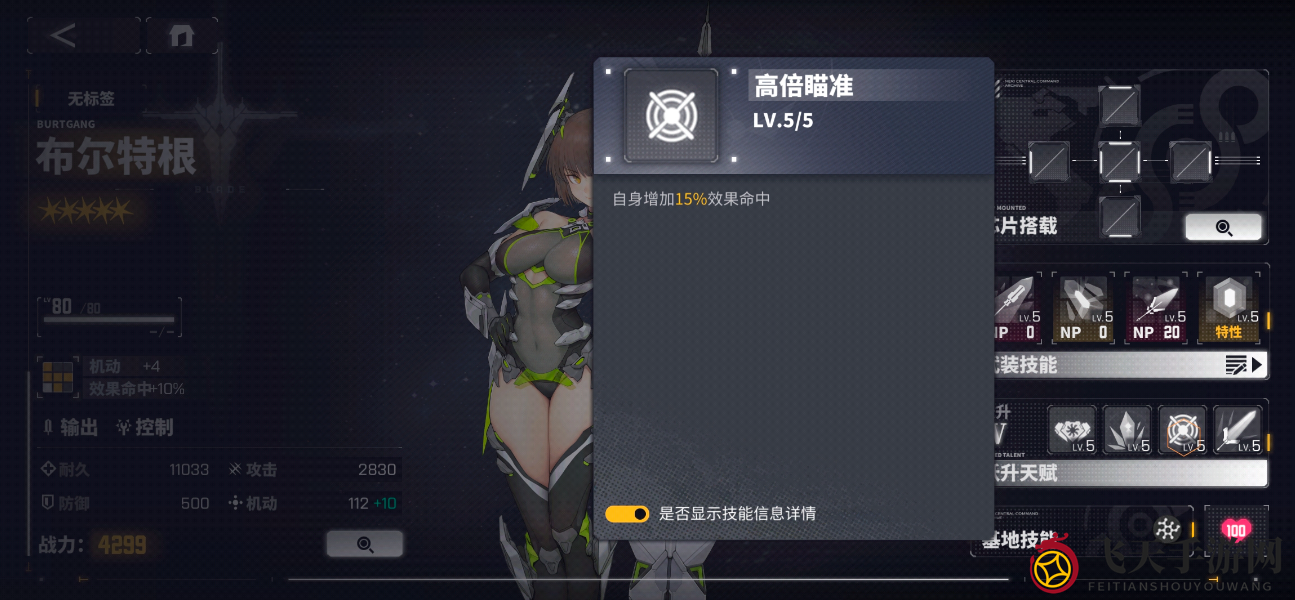This screenshot has height=600, width=1295.
Task: Go back using the arrow button
Action: 64,36
